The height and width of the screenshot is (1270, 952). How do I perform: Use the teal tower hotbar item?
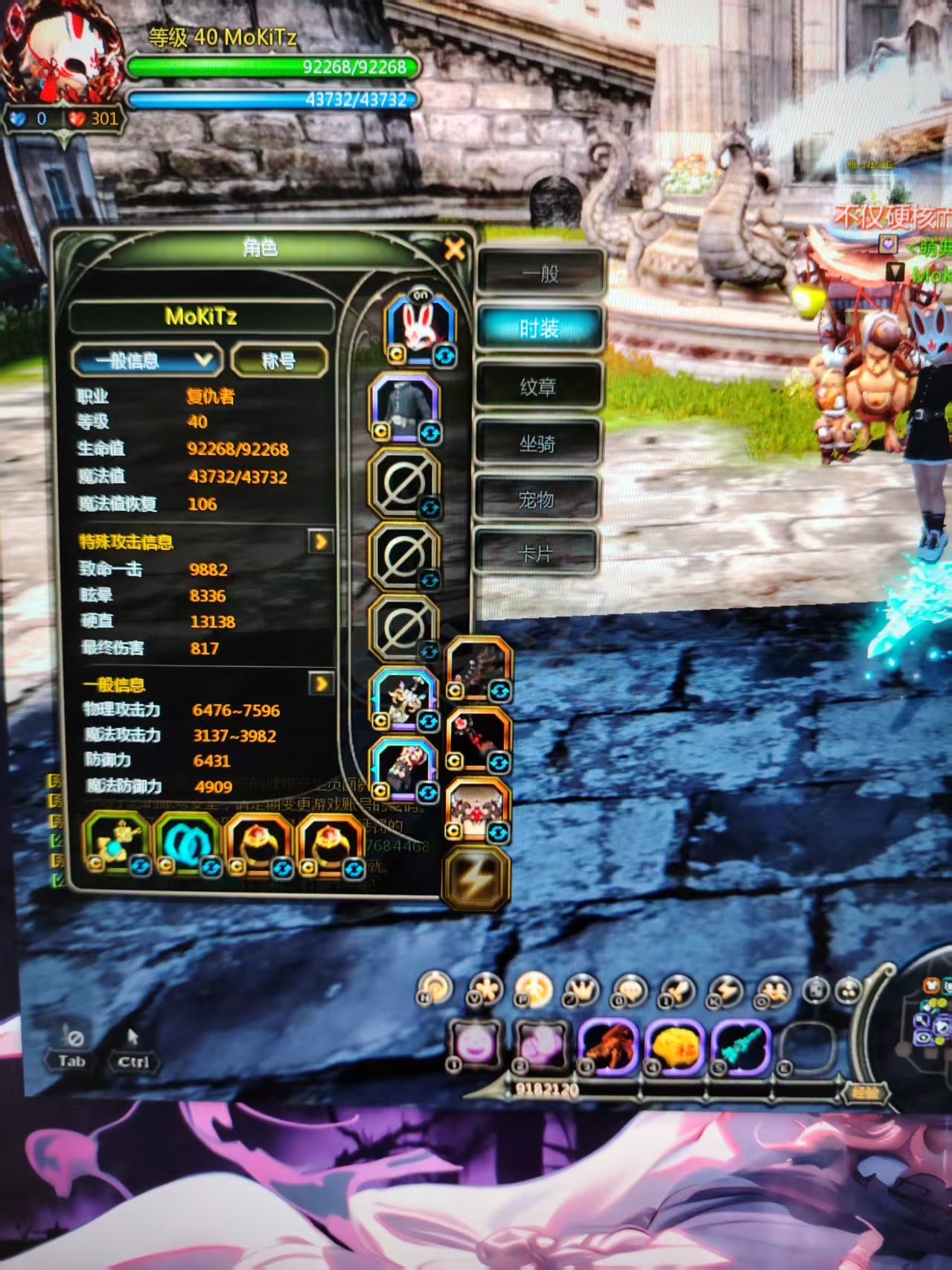pyautogui.click(x=740, y=1043)
